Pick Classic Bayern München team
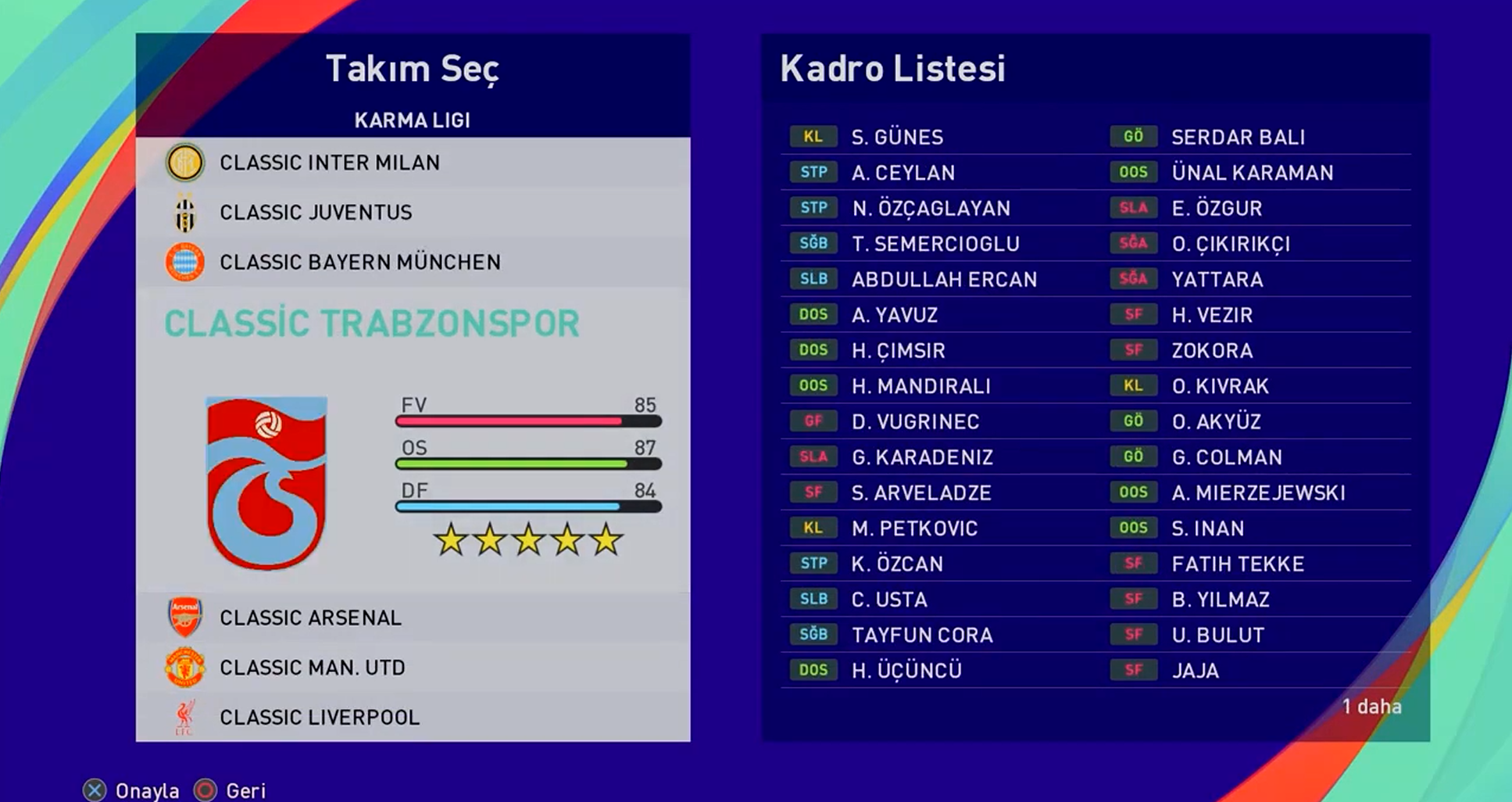The width and height of the screenshot is (1512, 802). pyautogui.click(x=359, y=262)
